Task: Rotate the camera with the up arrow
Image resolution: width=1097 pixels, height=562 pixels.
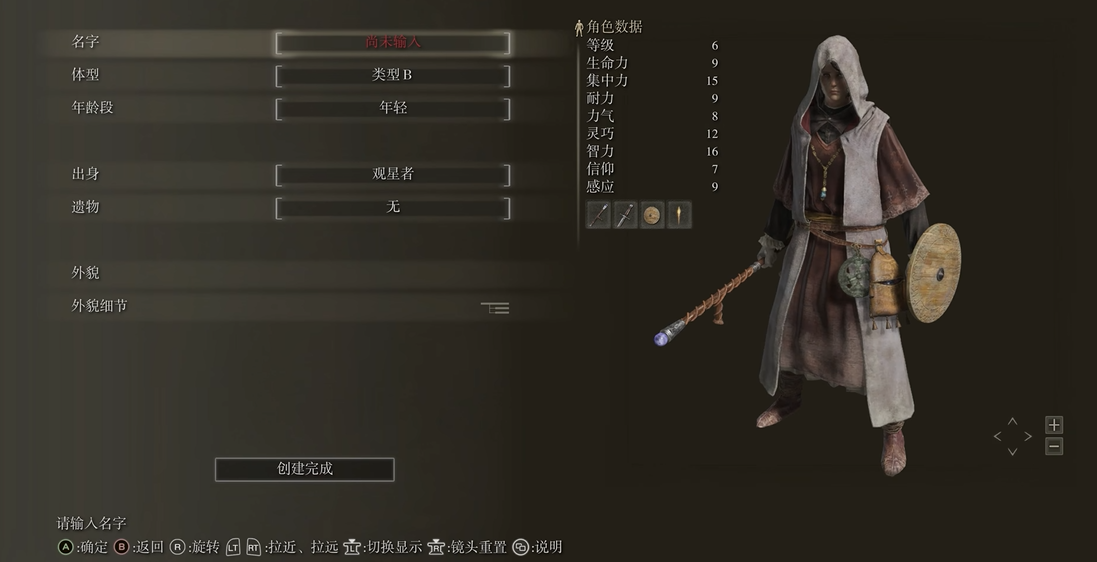Action: [1012, 422]
